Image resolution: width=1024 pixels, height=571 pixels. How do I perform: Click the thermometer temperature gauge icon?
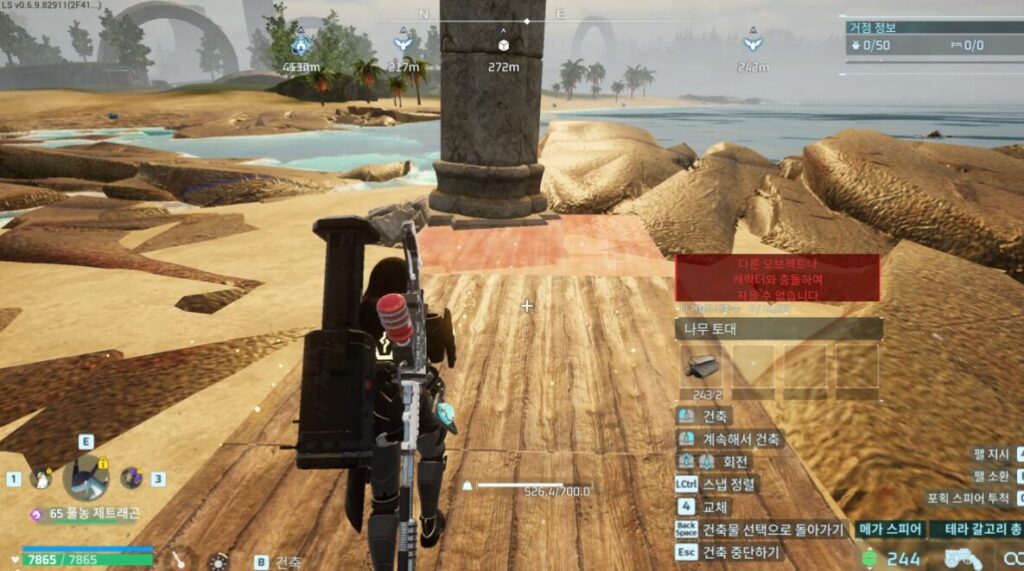(179, 560)
